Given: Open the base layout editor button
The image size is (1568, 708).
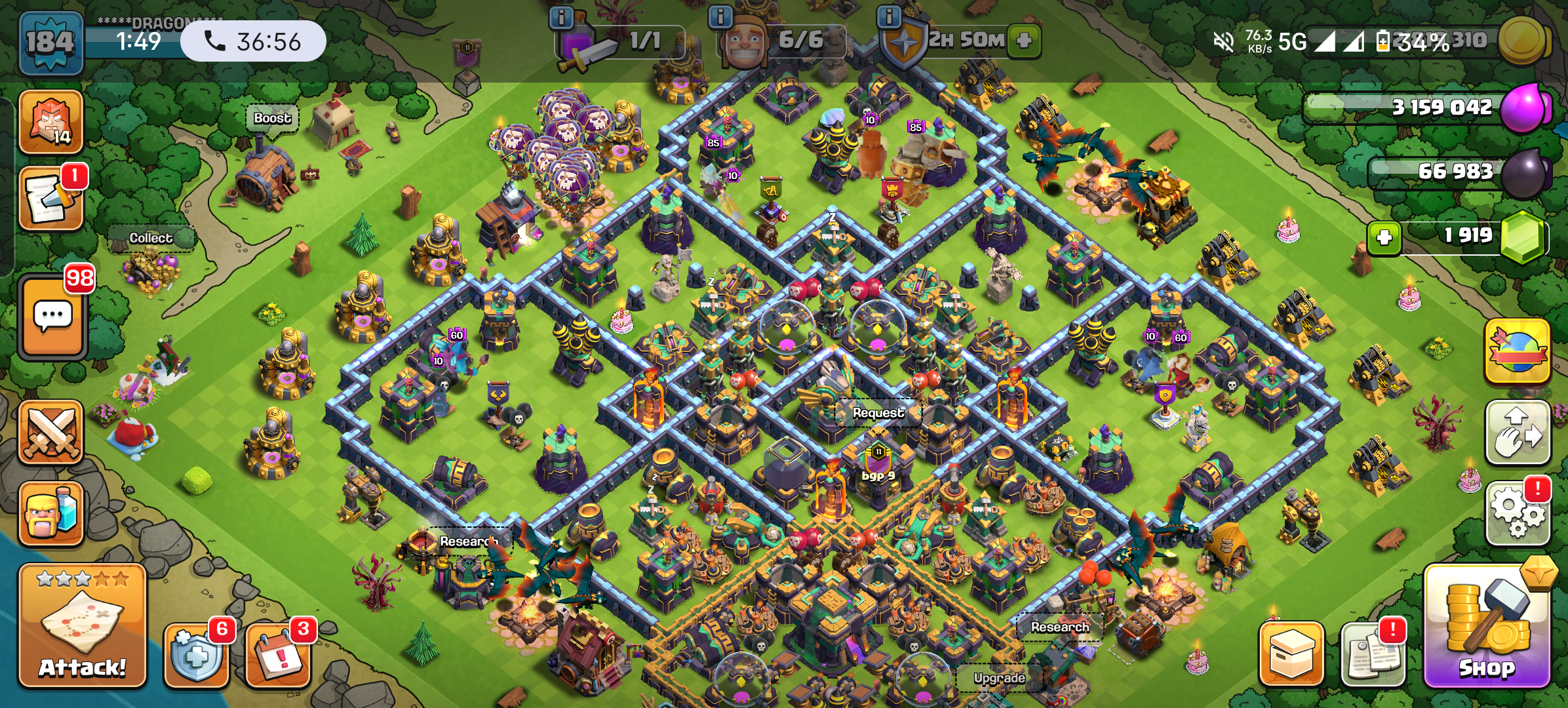Looking at the screenshot, I should point(1518,433).
